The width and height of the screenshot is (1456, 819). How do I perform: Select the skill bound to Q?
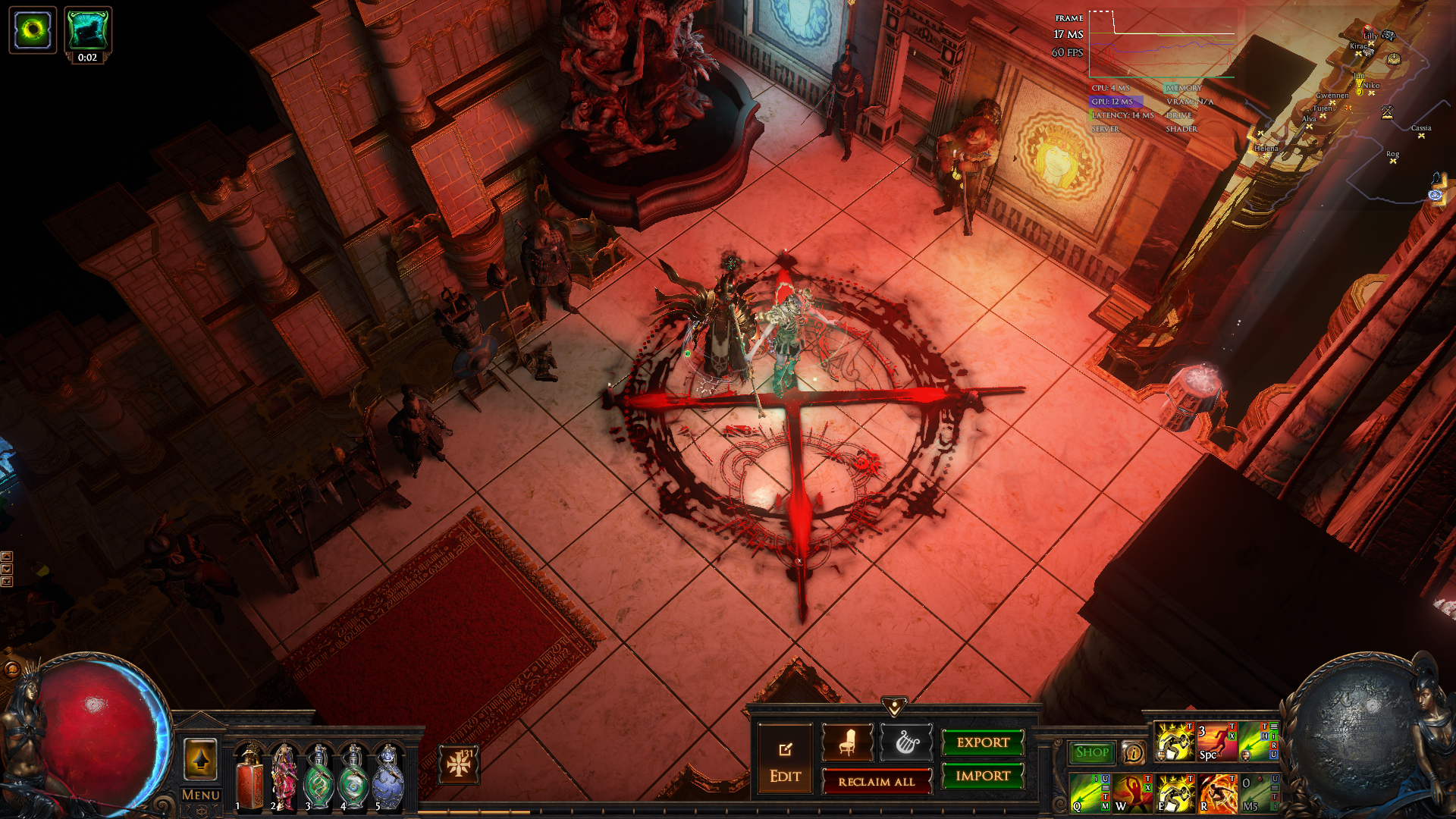click(x=1089, y=792)
